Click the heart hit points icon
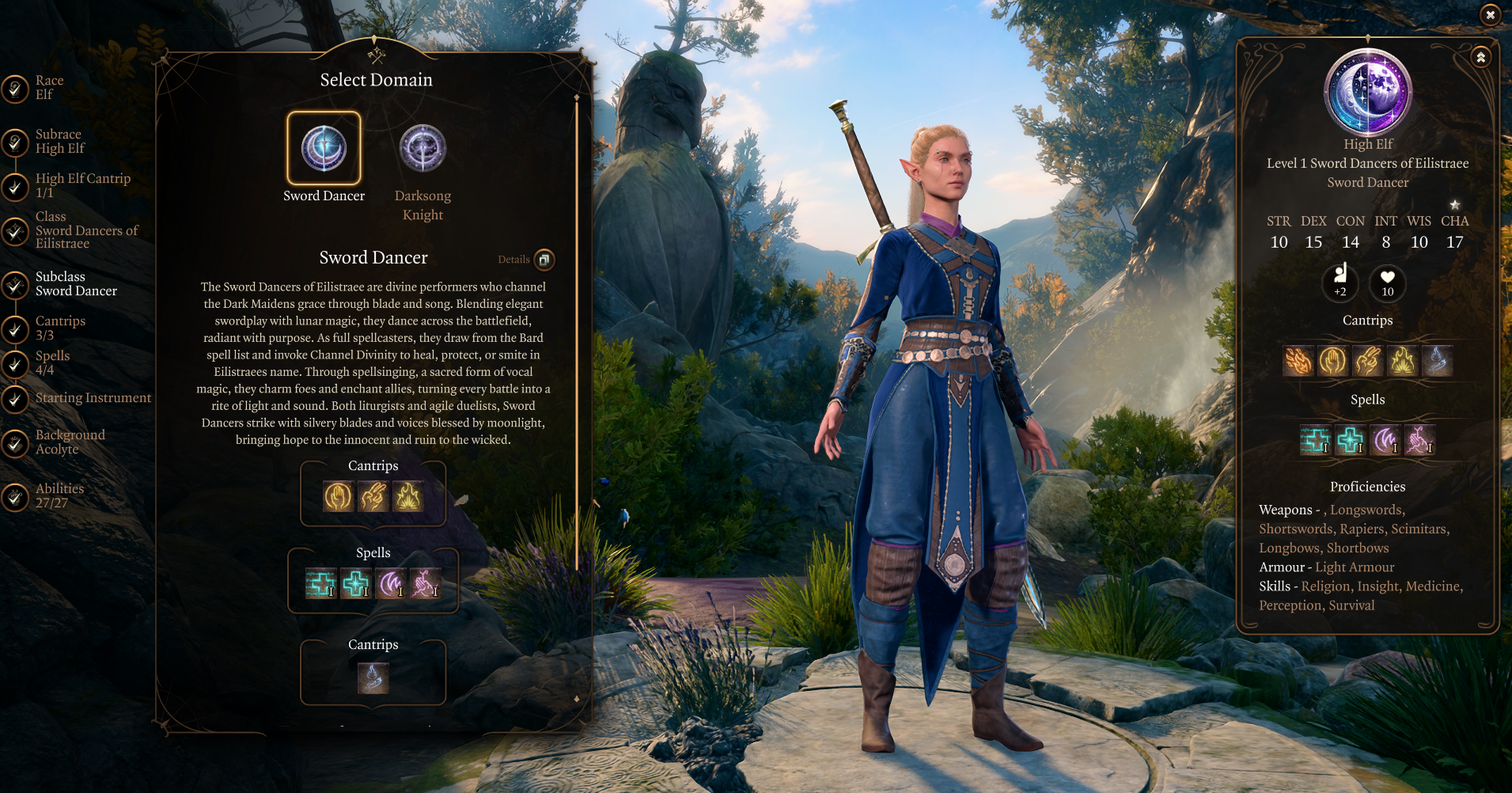Image resolution: width=1512 pixels, height=793 pixels. [1388, 283]
